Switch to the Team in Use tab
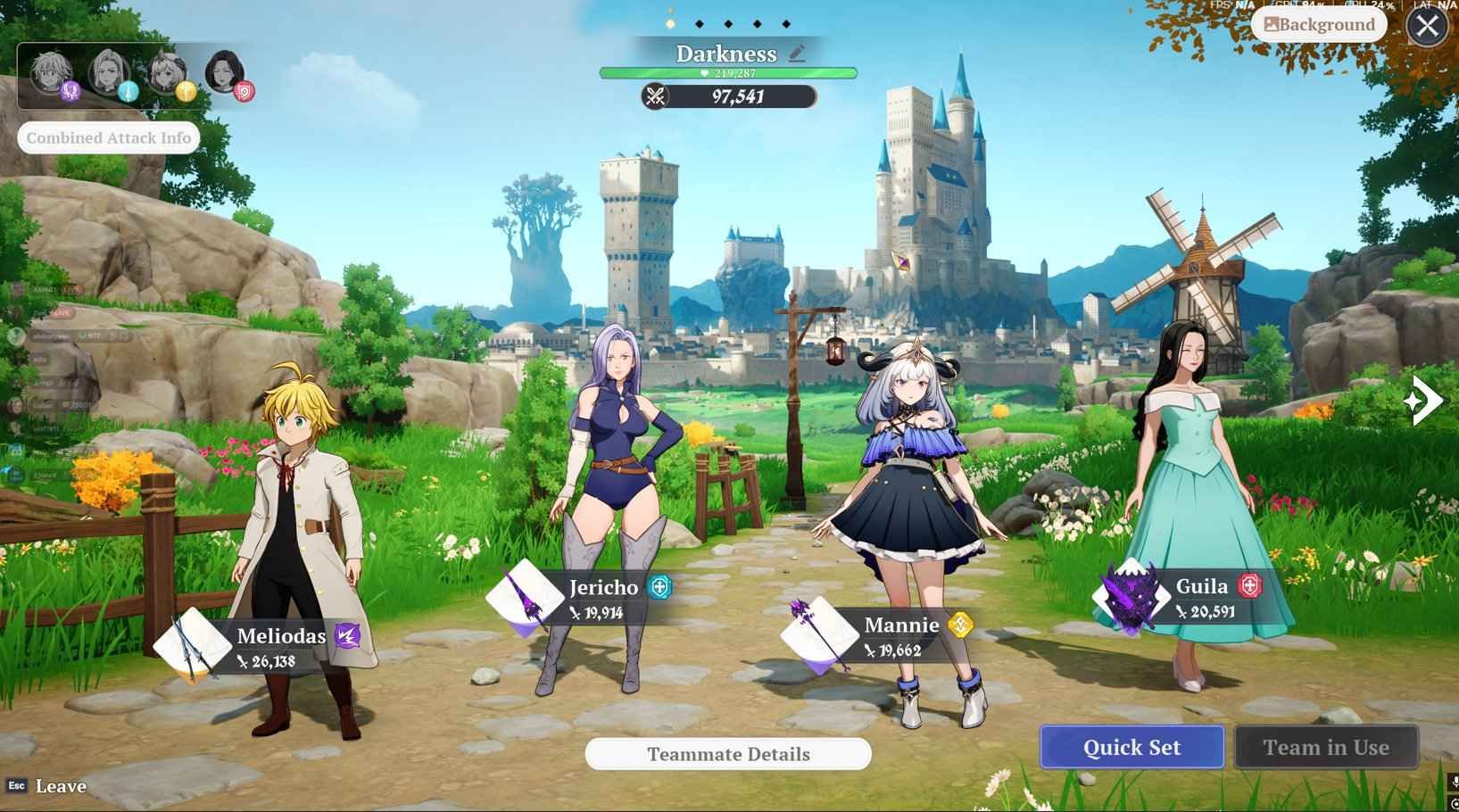The image size is (1459, 812). pos(1327,747)
